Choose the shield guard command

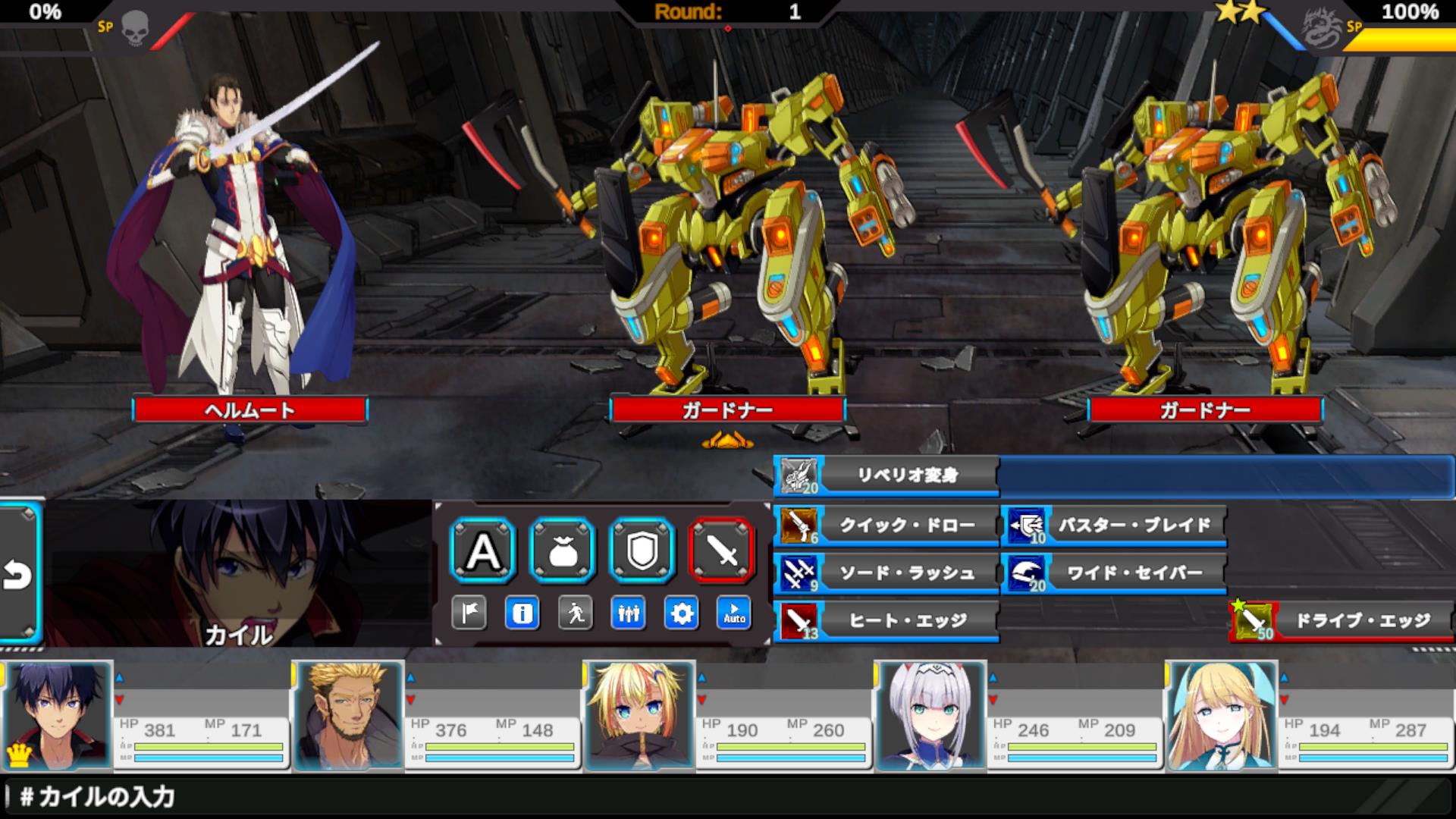[x=642, y=551]
